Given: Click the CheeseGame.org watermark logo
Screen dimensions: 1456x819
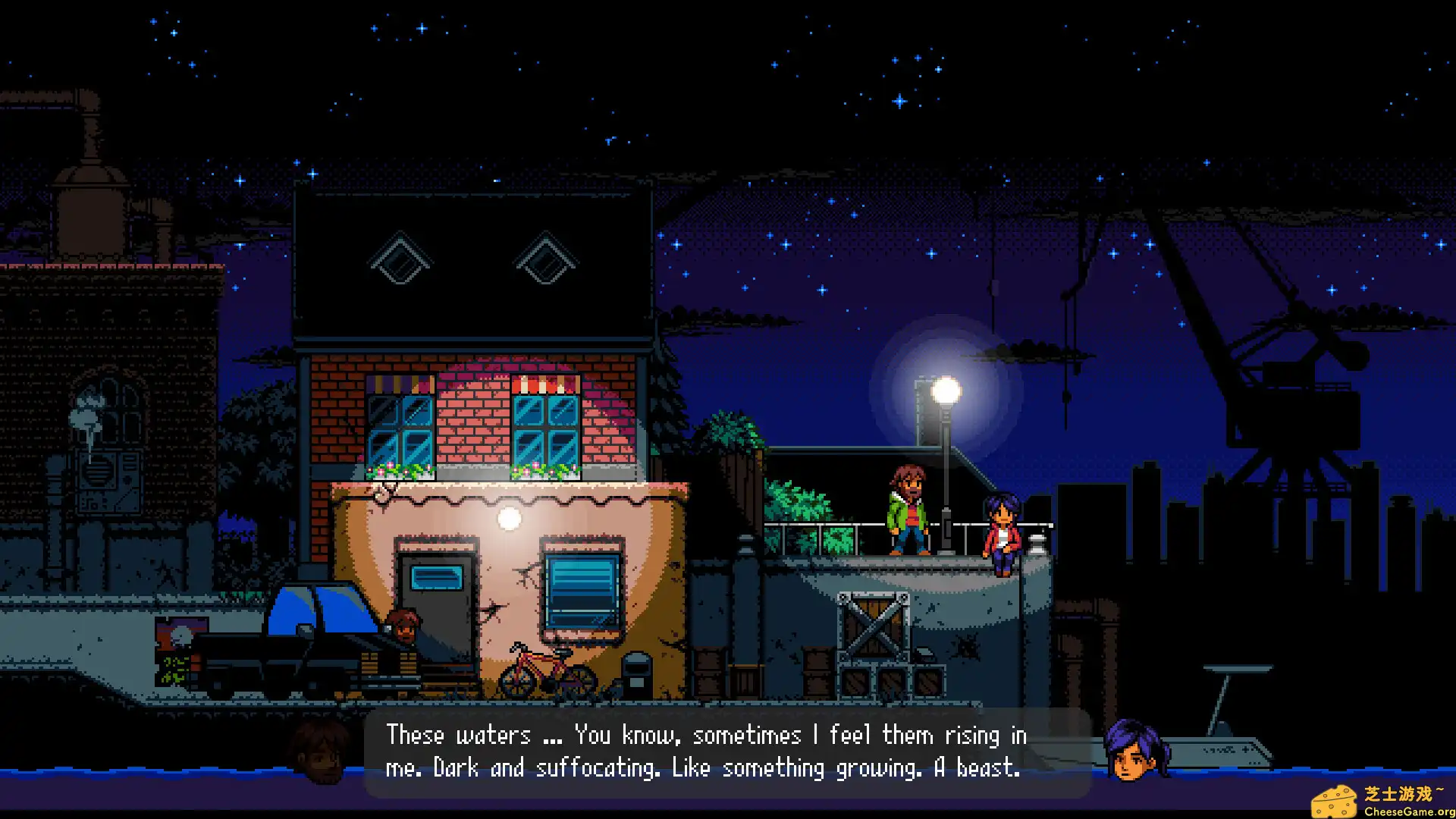Looking at the screenshot, I should click(1382, 800).
